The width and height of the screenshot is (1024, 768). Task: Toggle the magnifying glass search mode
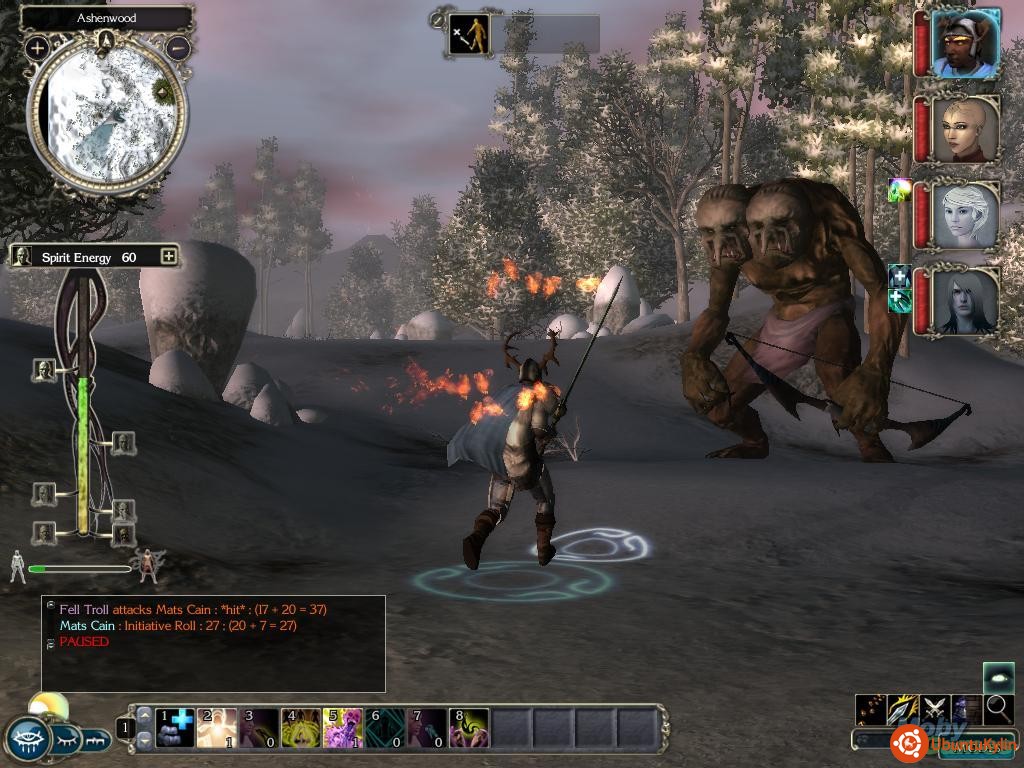coord(999,709)
